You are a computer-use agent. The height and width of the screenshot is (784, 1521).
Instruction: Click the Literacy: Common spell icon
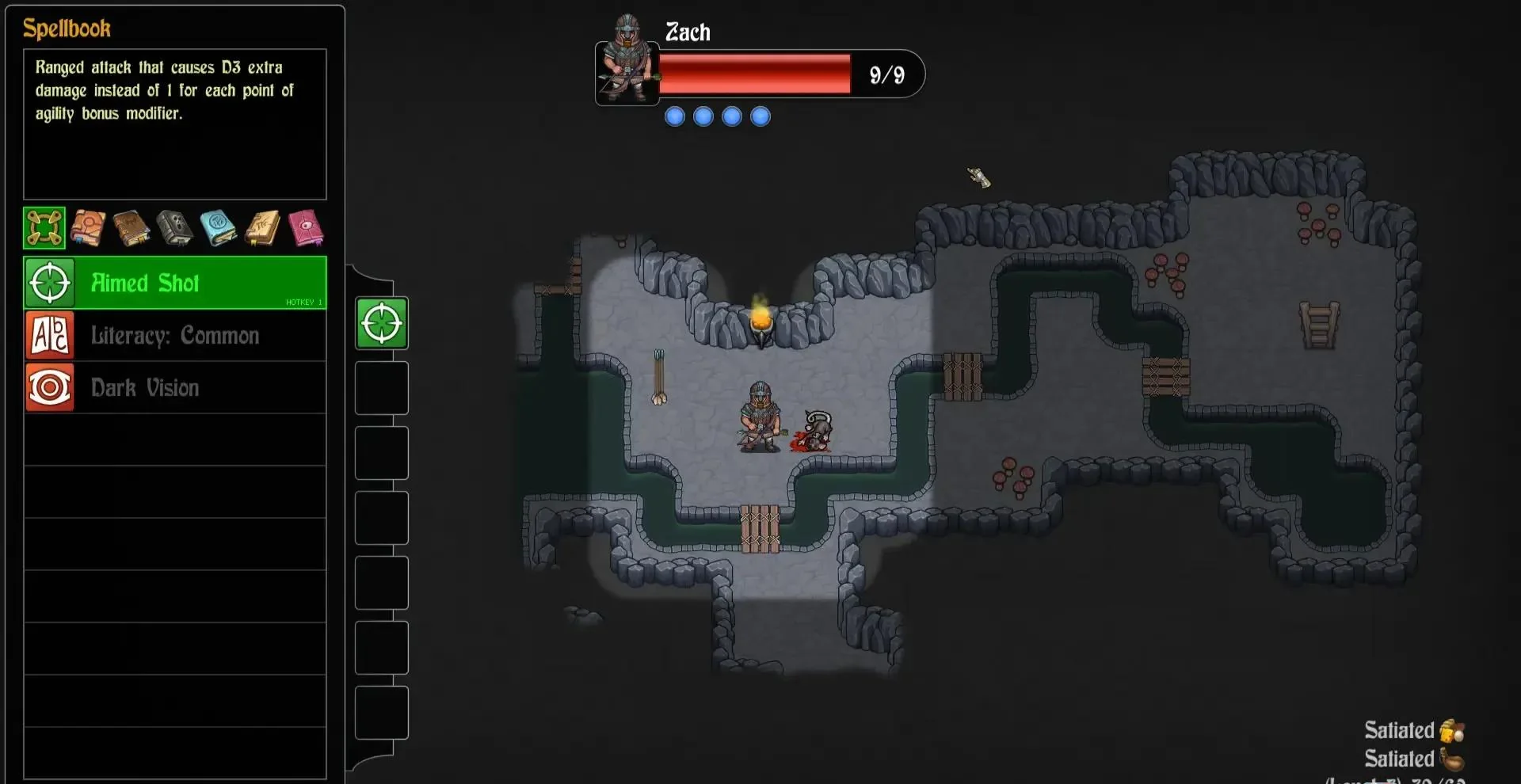[x=49, y=335]
